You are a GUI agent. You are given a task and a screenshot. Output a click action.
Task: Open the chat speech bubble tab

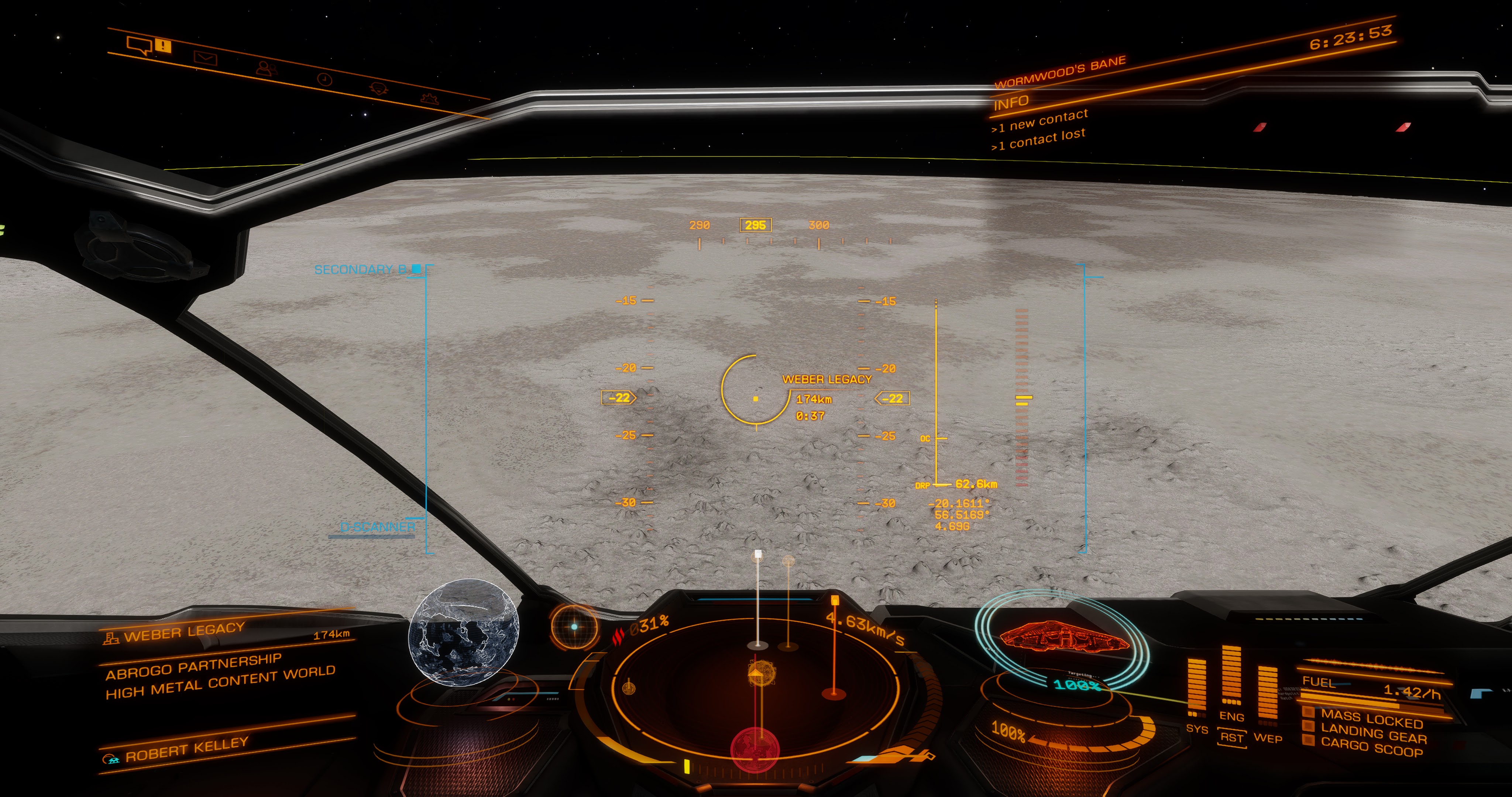coord(140,45)
